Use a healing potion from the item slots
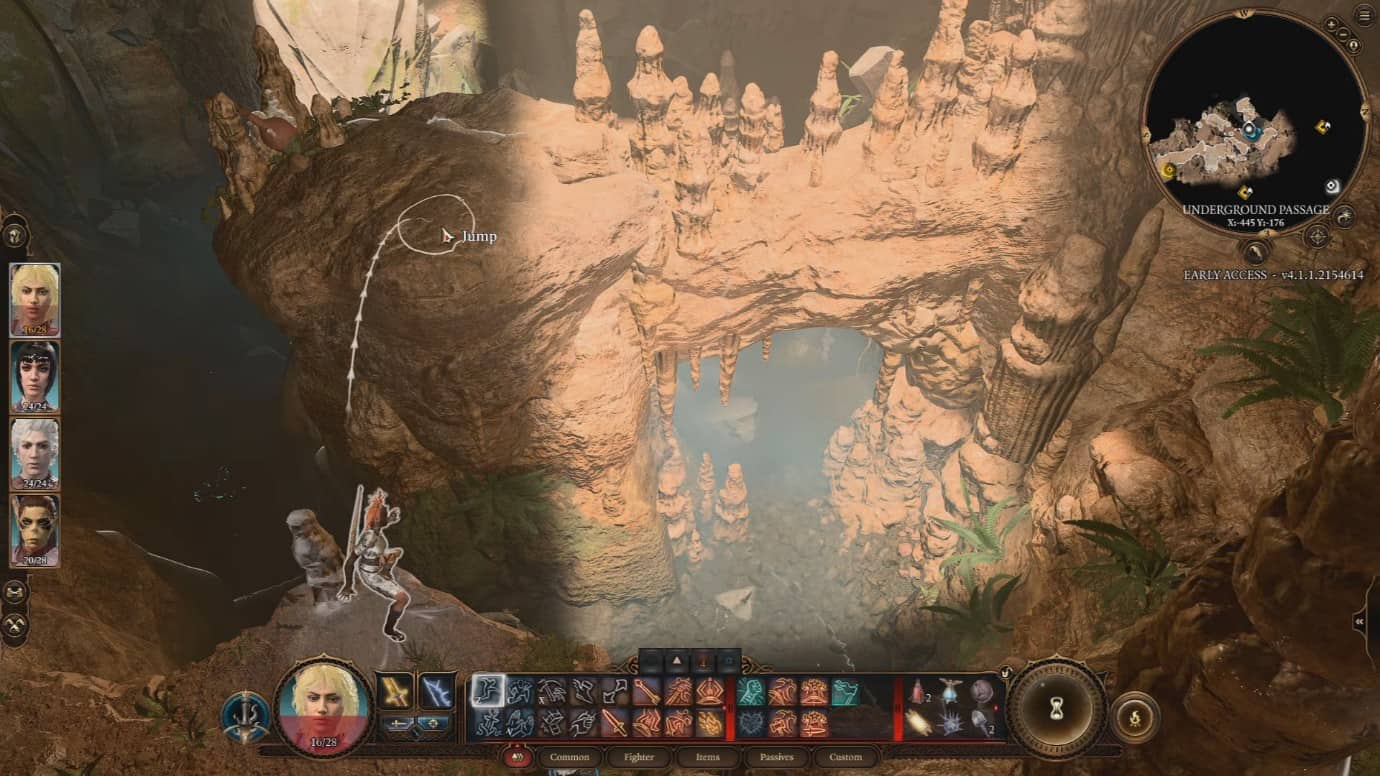This screenshot has height=776, width=1380. [917, 692]
